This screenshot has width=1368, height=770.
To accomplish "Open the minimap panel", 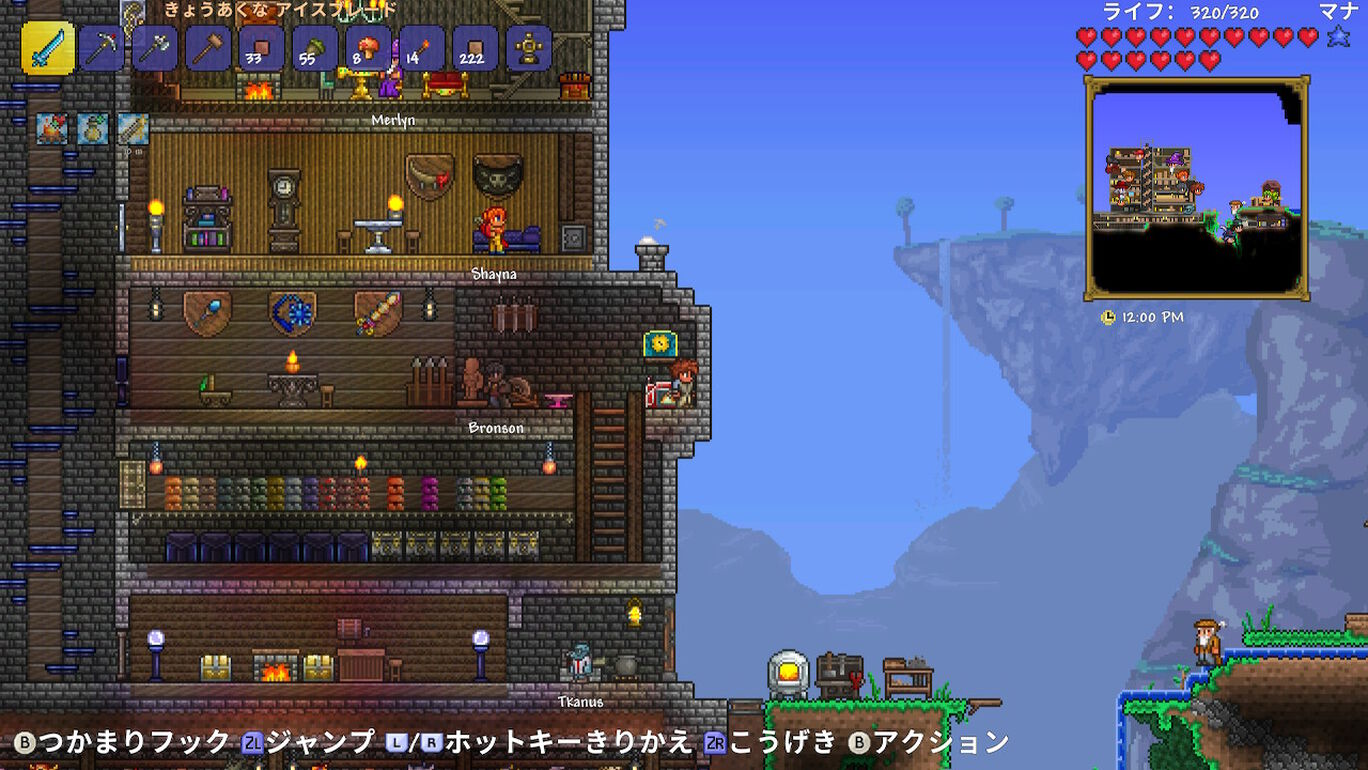I will [x=1196, y=192].
